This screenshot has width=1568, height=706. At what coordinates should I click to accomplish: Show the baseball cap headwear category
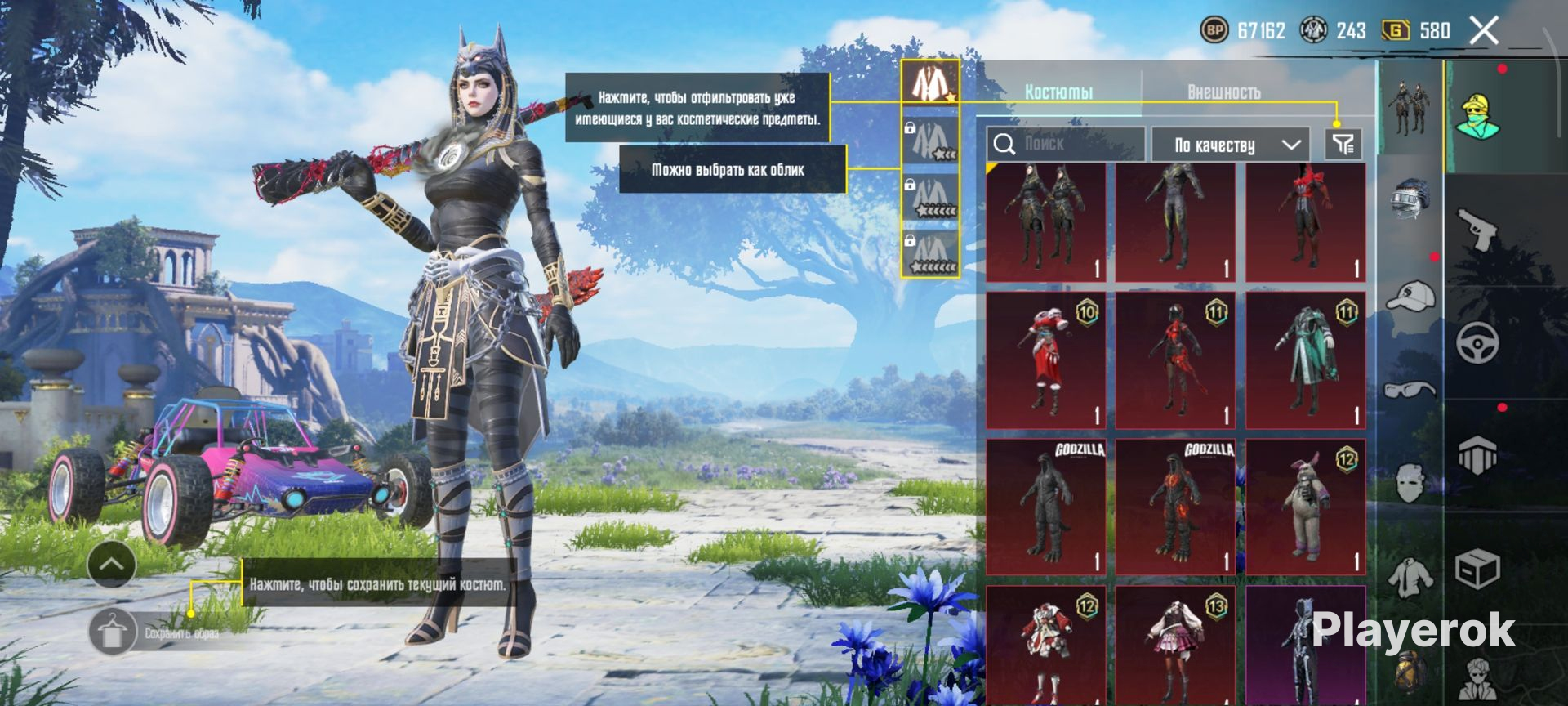pyautogui.click(x=1411, y=296)
